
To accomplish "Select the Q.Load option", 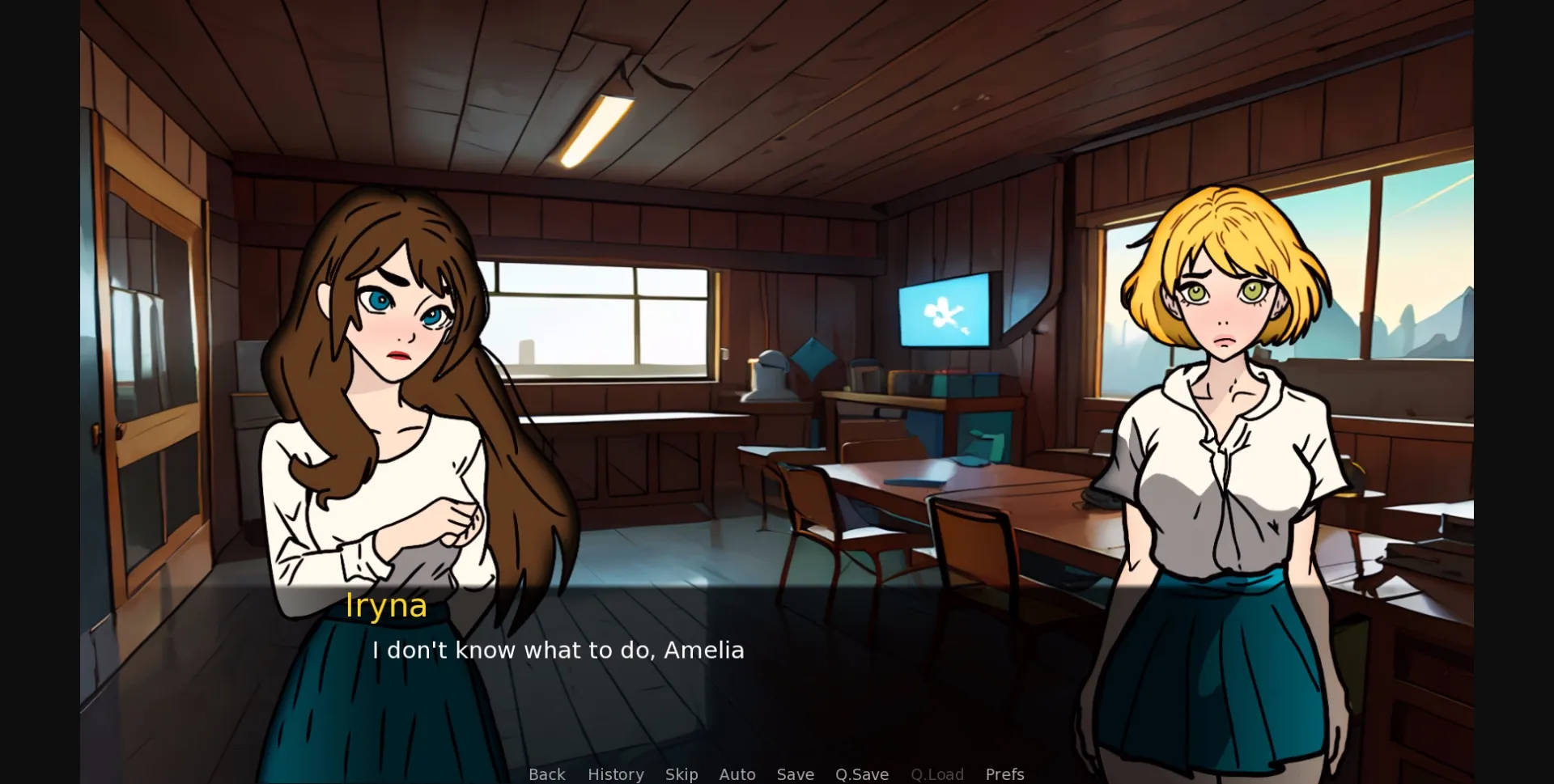I will click(936, 773).
